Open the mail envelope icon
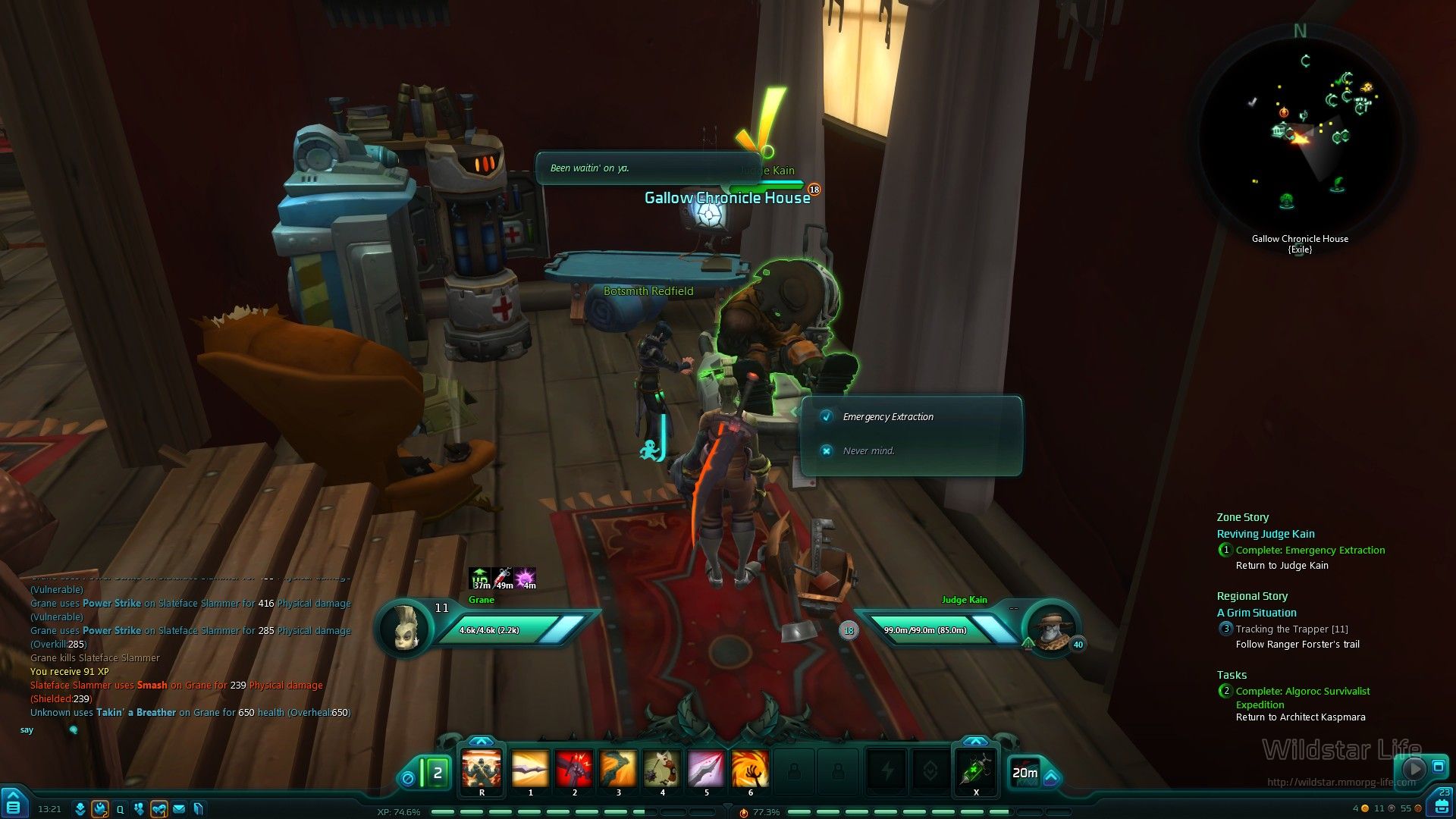 point(179,809)
